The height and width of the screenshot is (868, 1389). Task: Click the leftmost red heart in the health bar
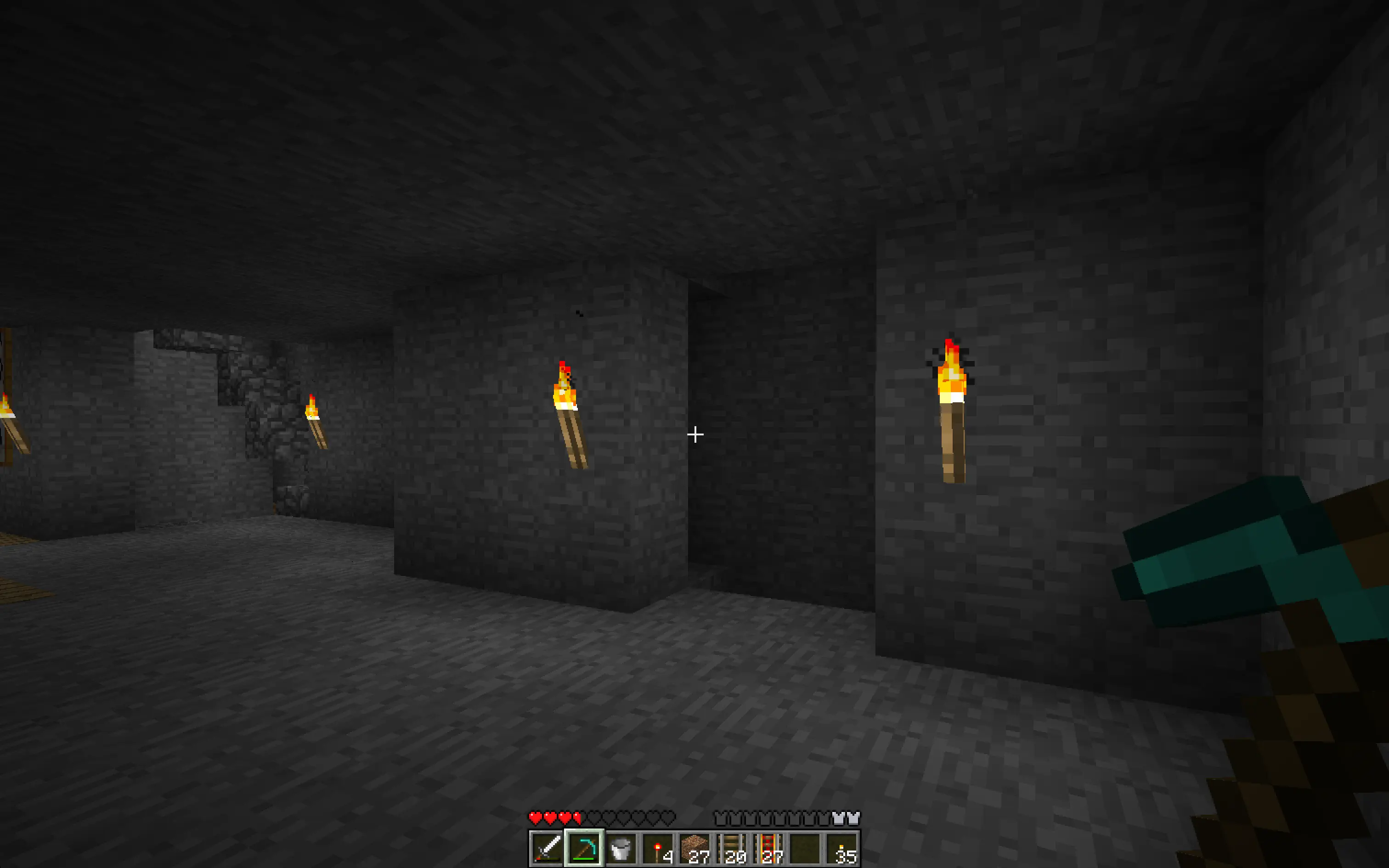click(x=536, y=817)
